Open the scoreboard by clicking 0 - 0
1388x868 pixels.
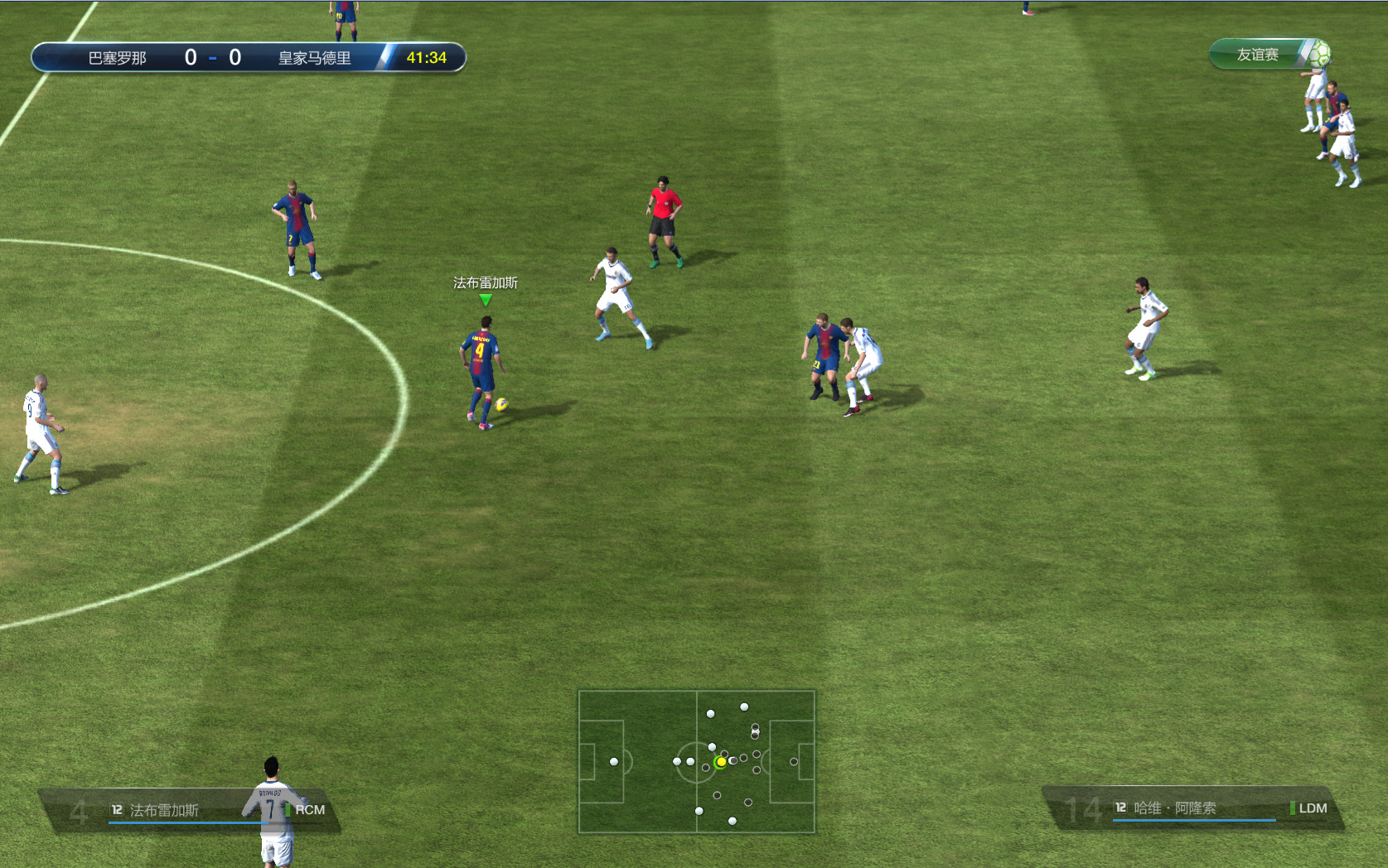[214, 59]
